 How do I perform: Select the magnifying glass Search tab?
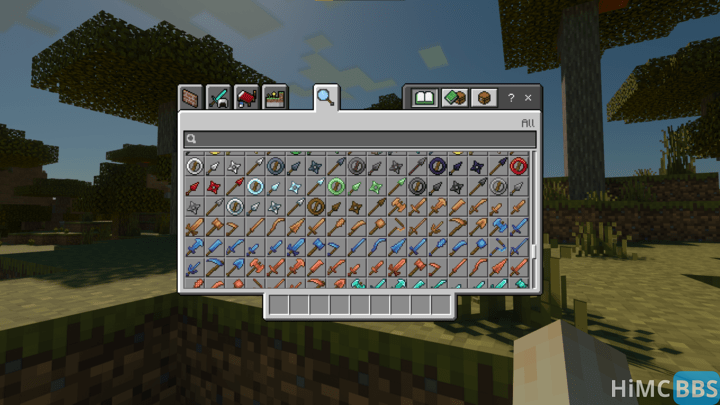pos(326,97)
